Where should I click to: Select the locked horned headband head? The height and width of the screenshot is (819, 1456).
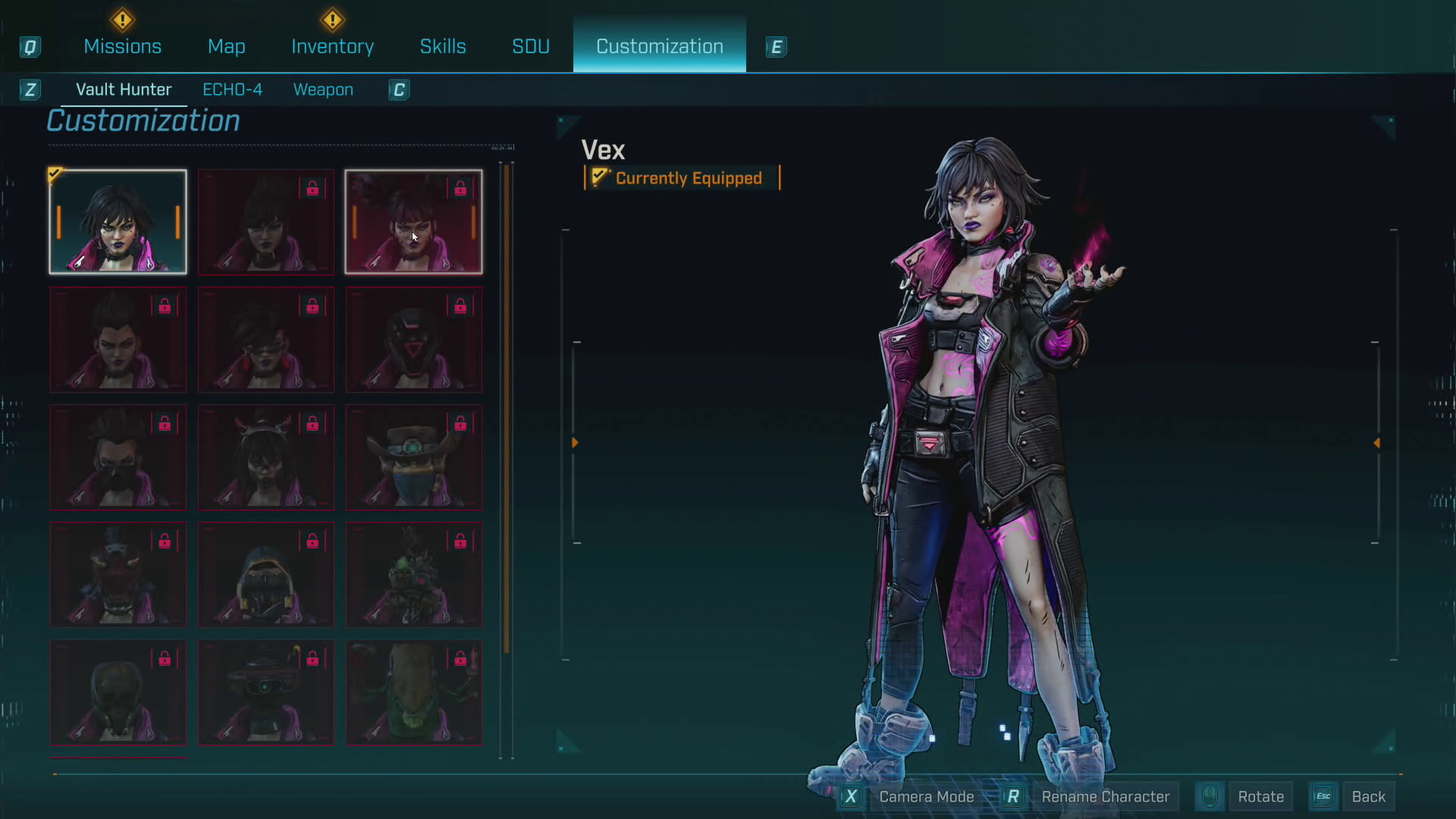point(265,457)
